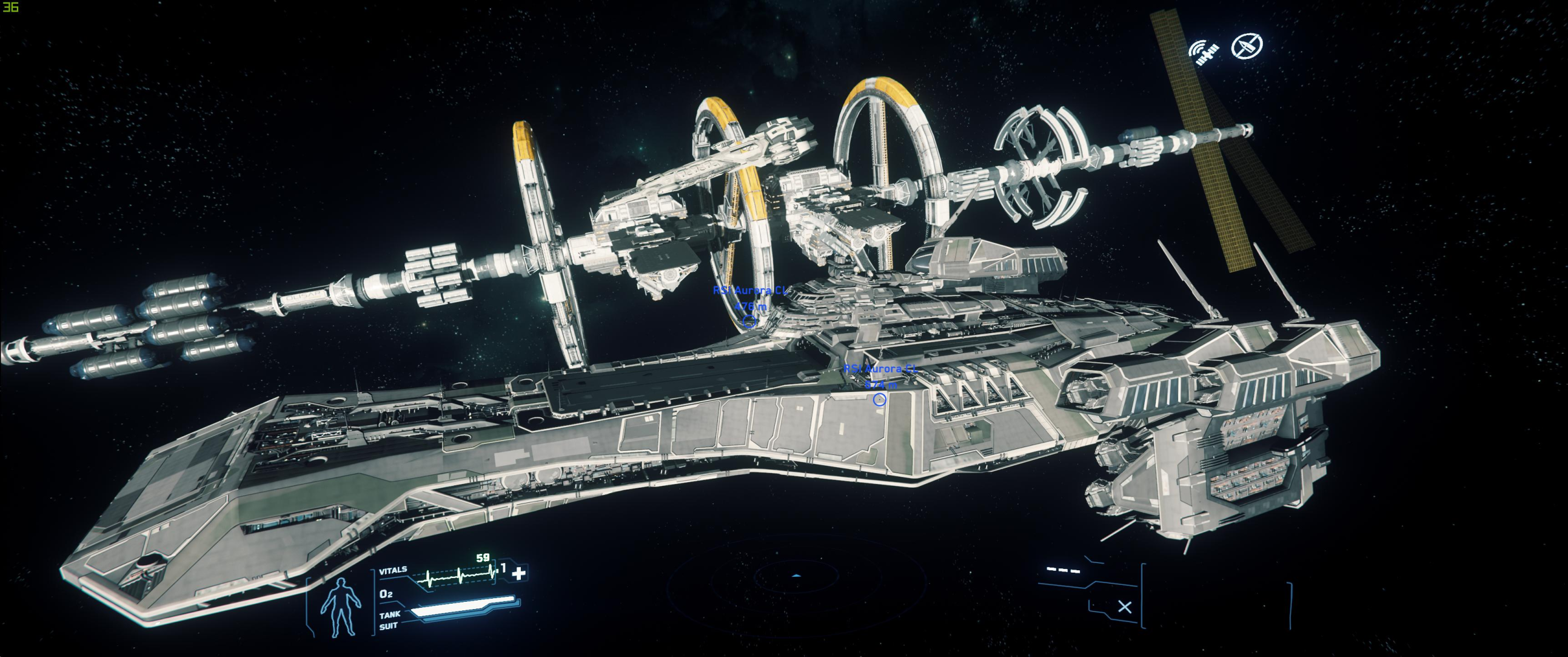
Task: Select the crossed-out bullet armistice icon
Action: [1247, 45]
